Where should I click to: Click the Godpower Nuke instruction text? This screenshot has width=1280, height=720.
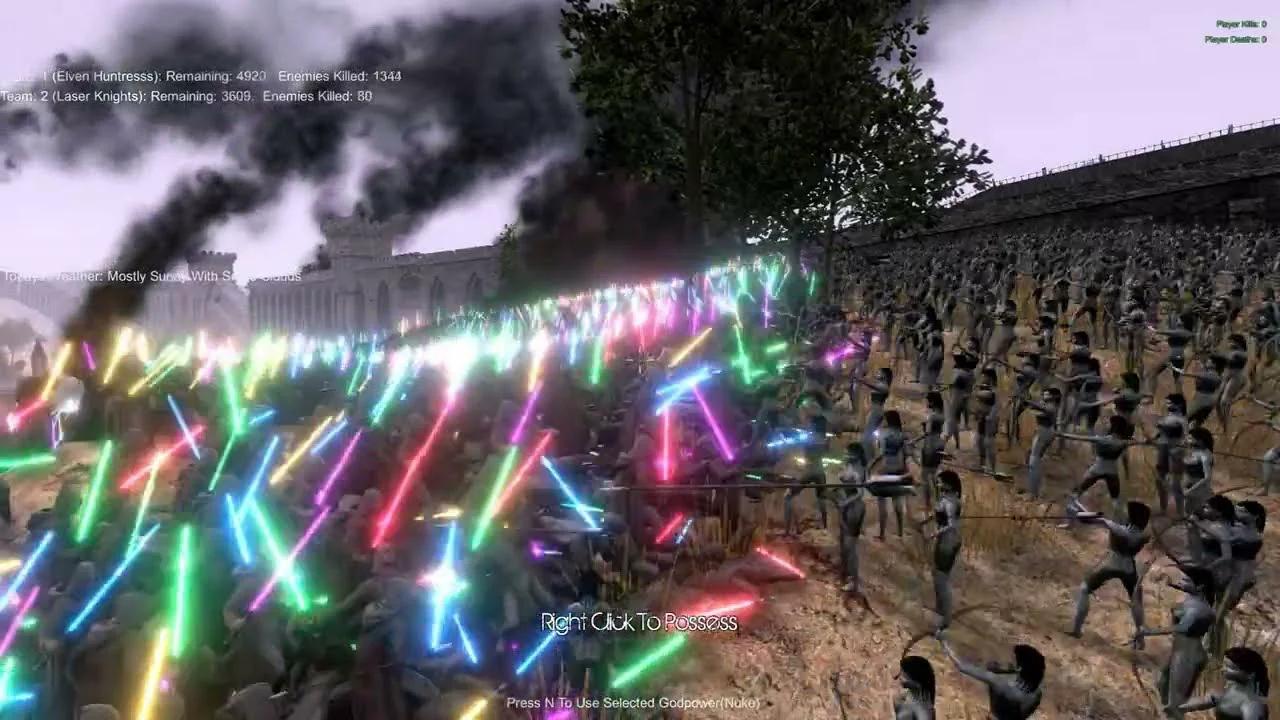(633, 703)
